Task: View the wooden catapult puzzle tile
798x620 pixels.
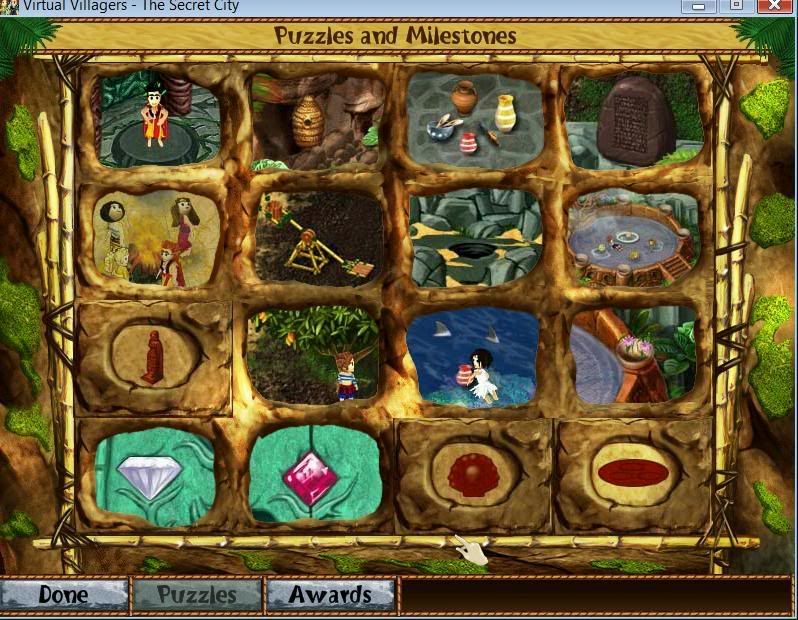Action: point(318,238)
